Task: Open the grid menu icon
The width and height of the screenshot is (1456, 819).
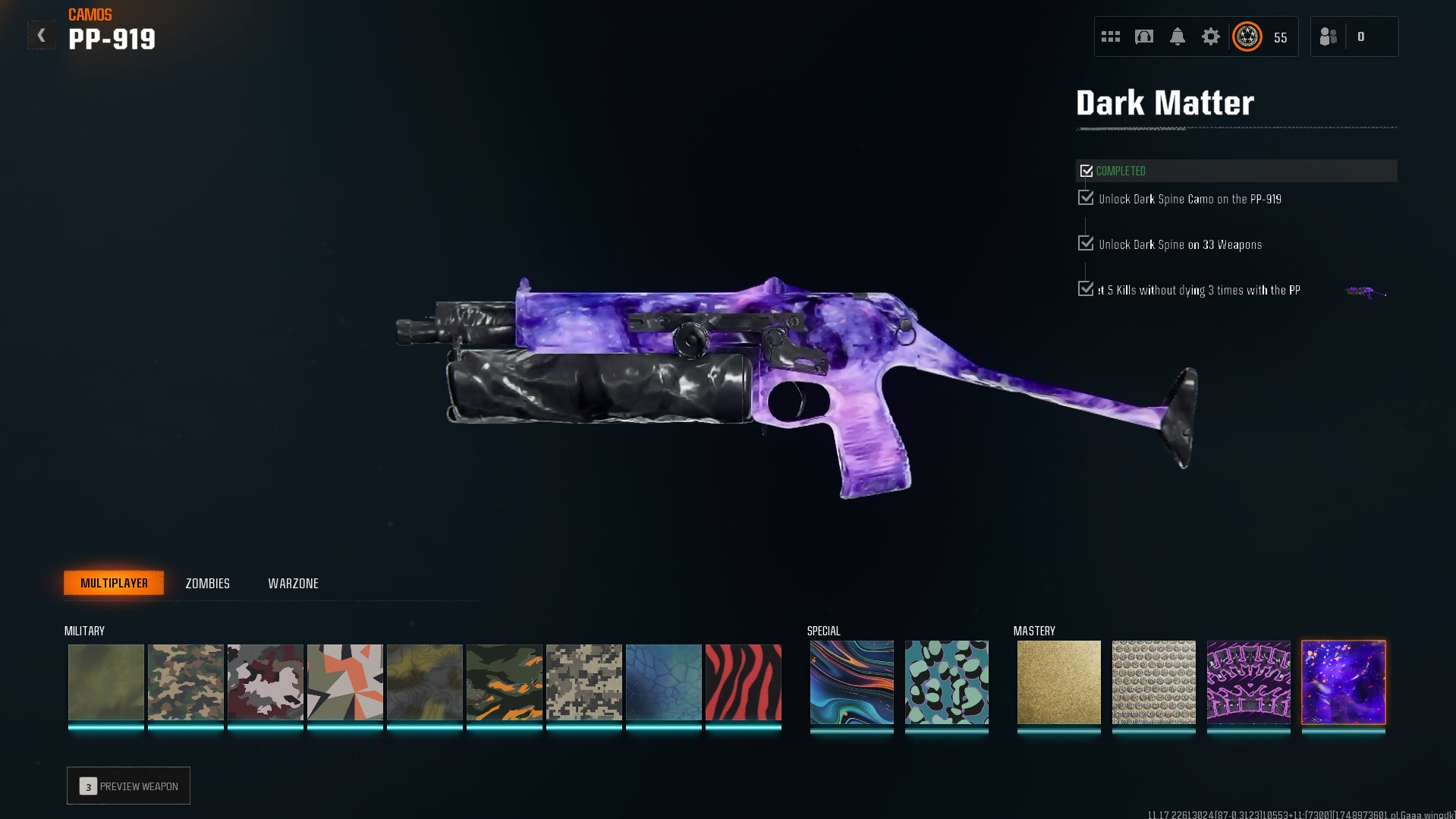Action: pos(1111,36)
